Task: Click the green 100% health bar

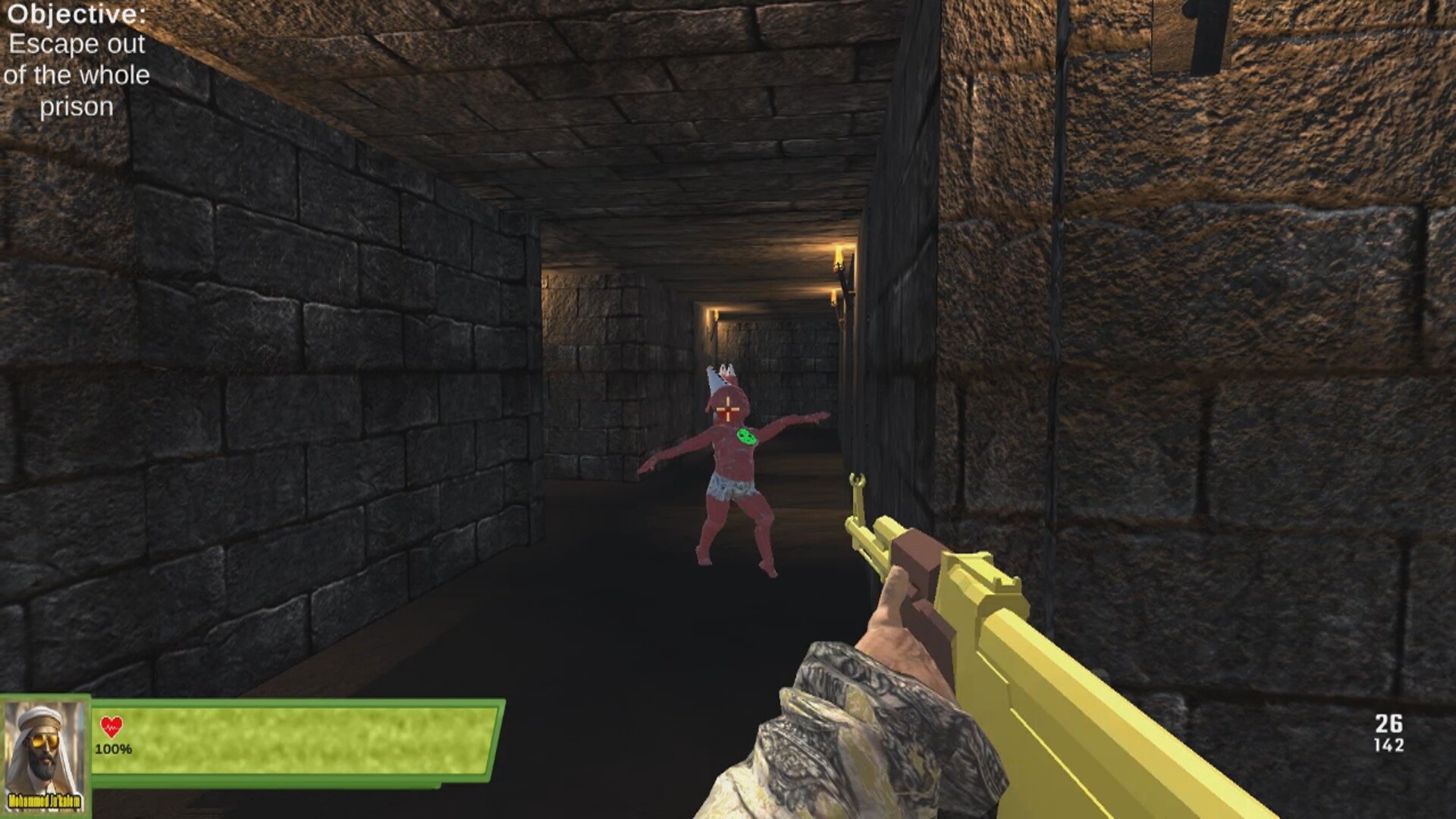Action: [303, 728]
